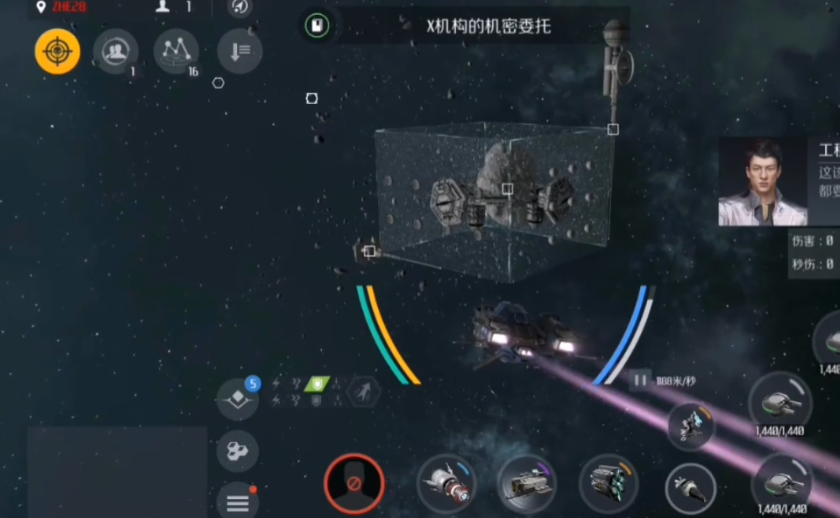Activate the small drone module icon
840x518 pixels.
click(x=691, y=423)
